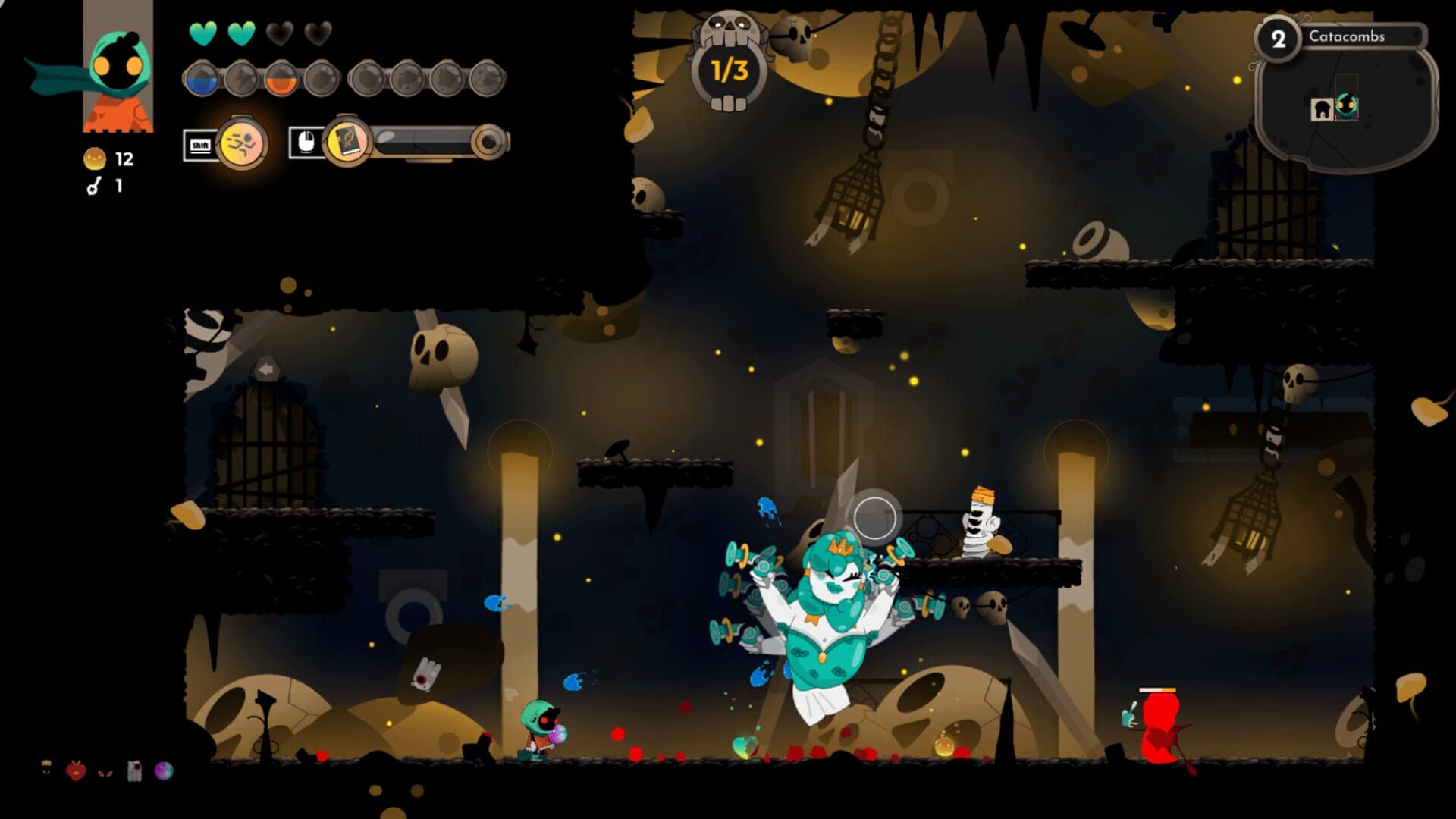
Task: Click the orange half-filled orb slot
Action: tap(281, 79)
